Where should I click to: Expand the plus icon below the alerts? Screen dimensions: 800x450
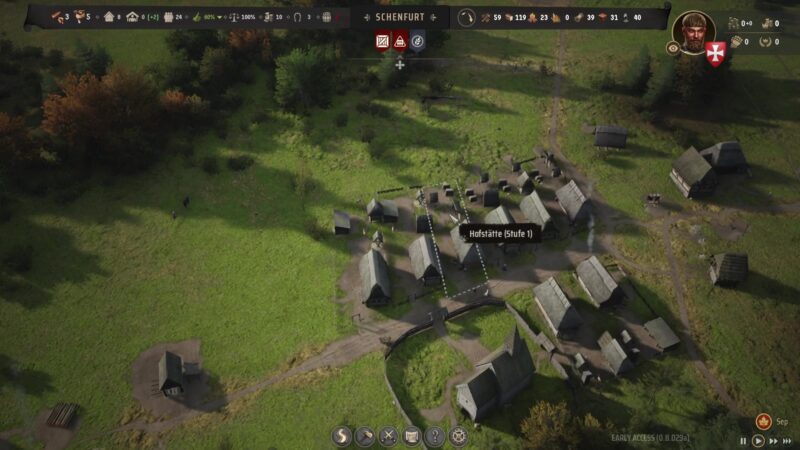click(x=400, y=64)
